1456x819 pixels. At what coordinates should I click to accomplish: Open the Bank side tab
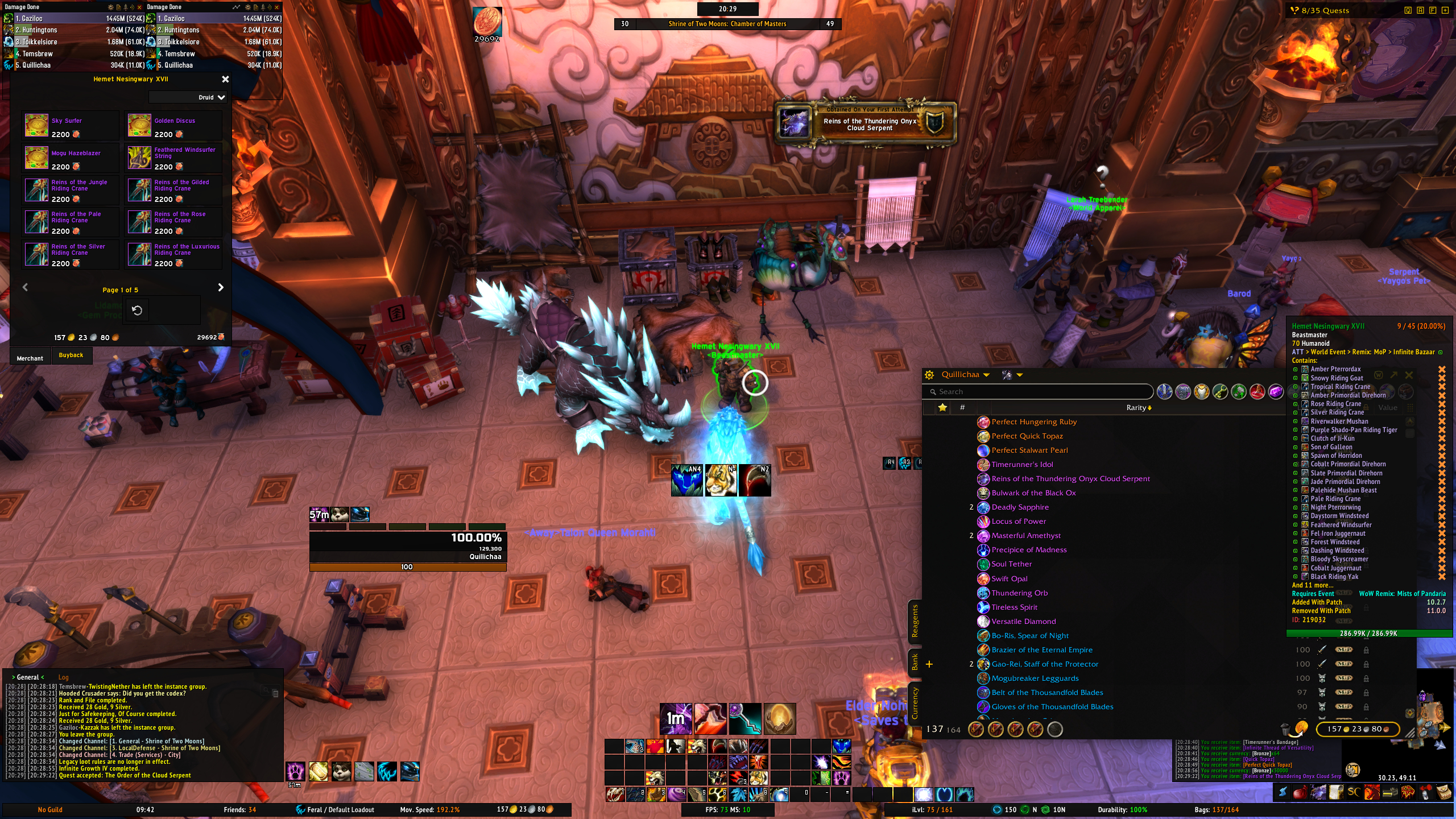pyautogui.click(x=915, y=662)
